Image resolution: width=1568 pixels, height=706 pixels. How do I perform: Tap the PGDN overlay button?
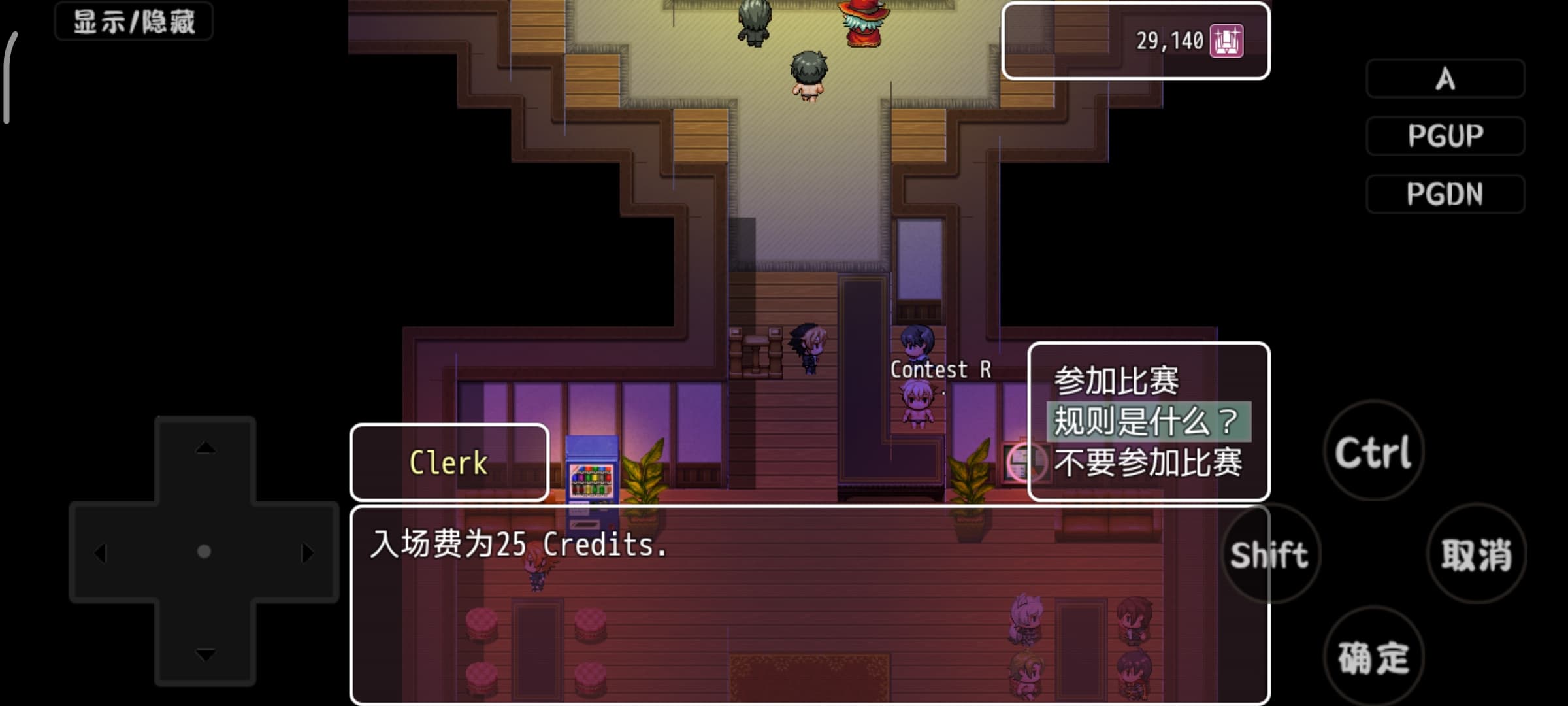(1445, 194)
